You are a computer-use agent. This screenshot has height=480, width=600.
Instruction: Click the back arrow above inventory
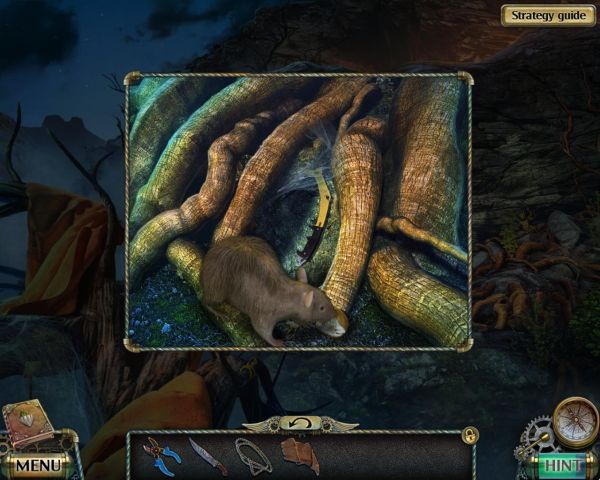300,424
